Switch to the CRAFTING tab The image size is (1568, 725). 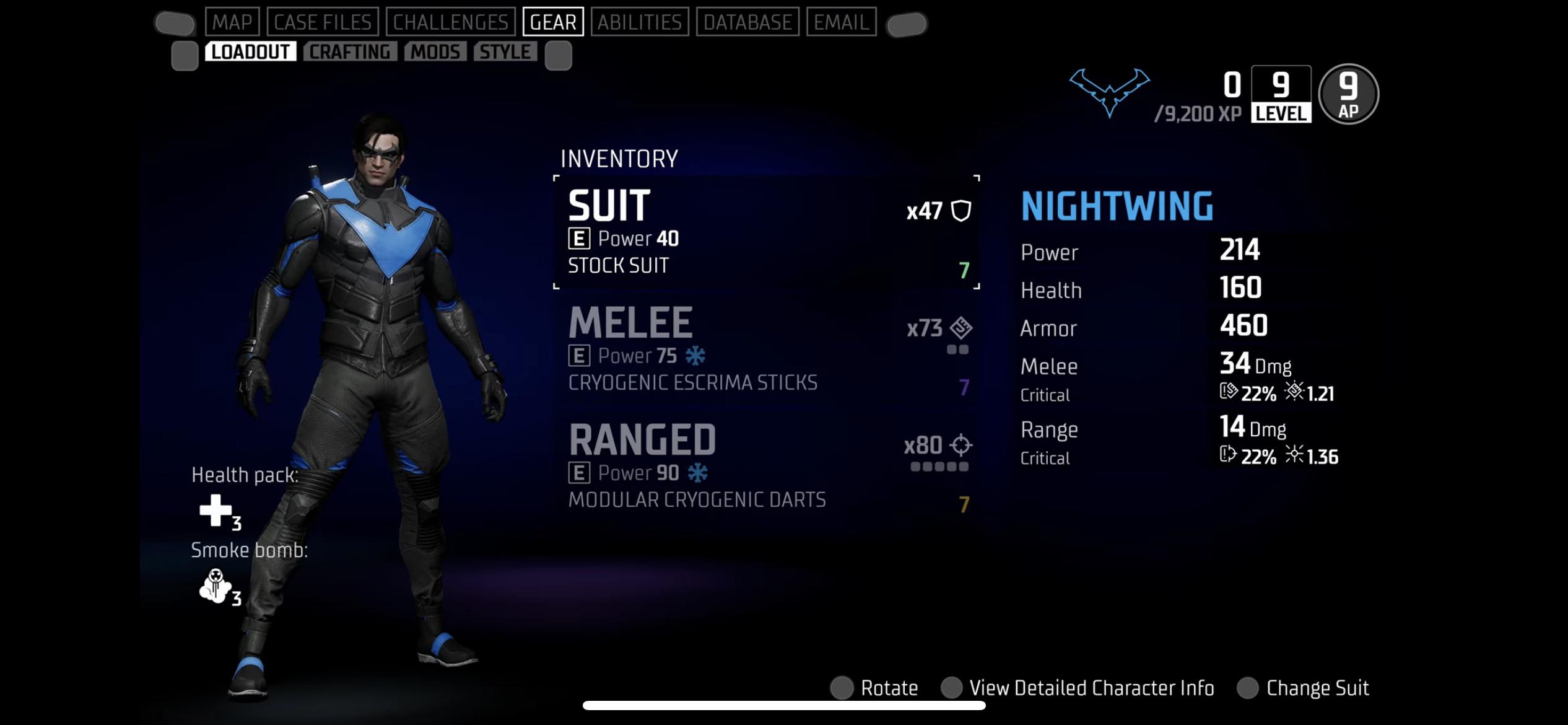click(x=350, y=51)
